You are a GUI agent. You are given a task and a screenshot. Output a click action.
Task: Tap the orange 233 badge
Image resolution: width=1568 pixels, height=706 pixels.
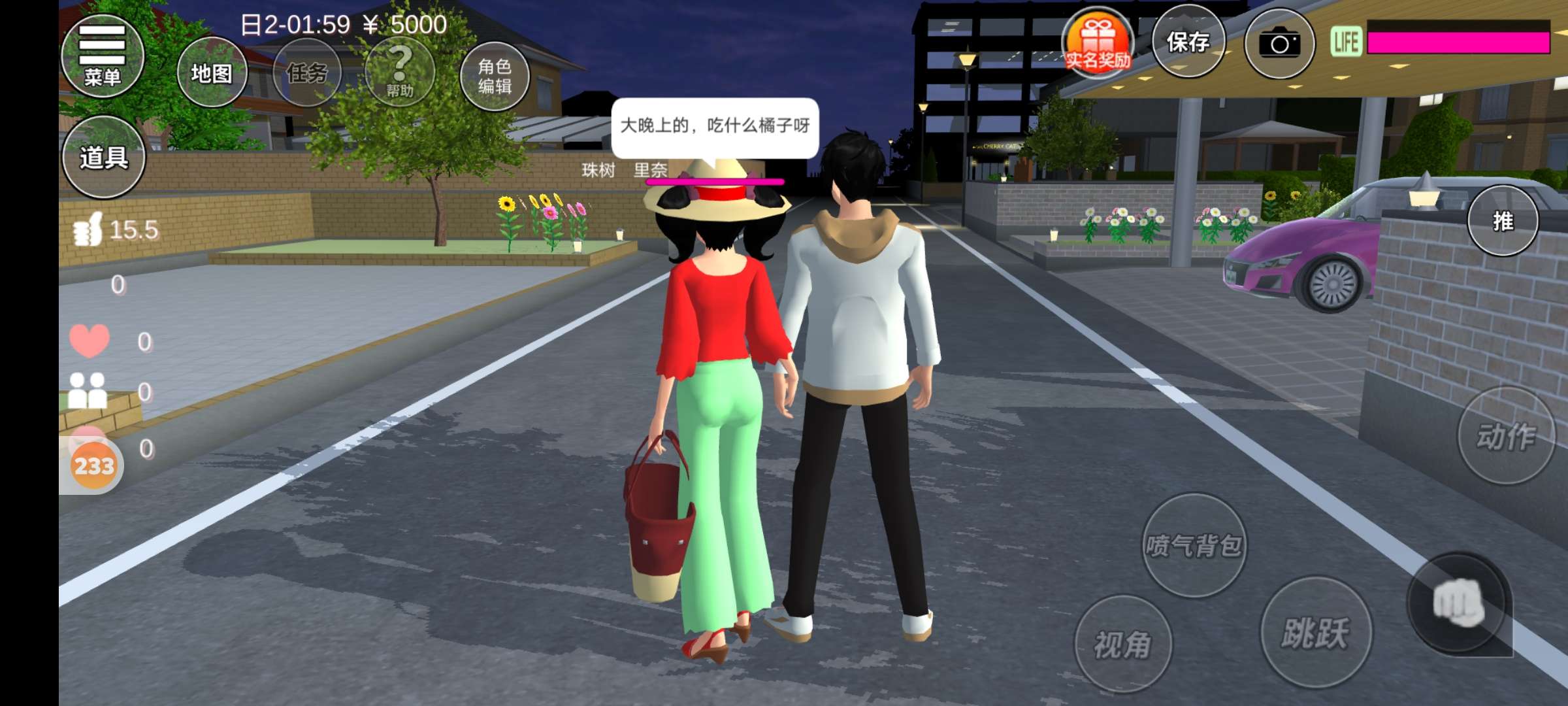pyautogui.click(x=94, y=466)
